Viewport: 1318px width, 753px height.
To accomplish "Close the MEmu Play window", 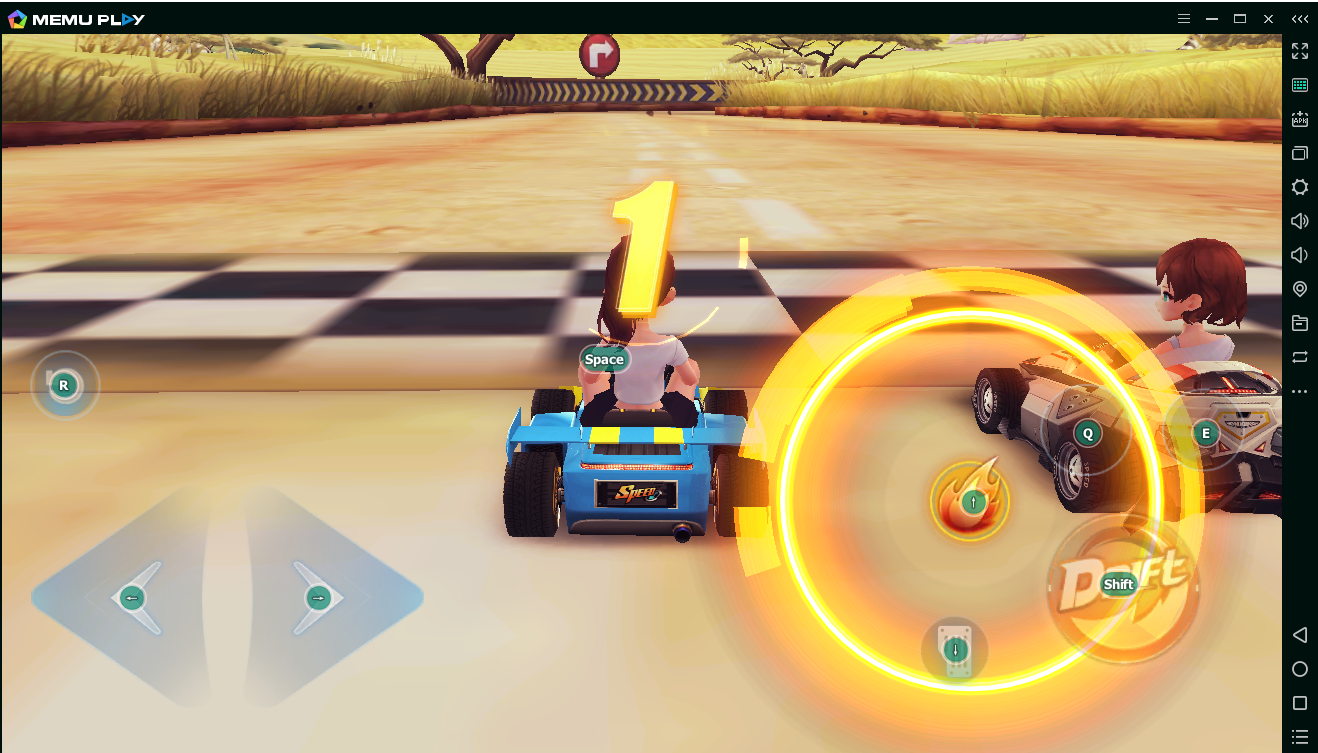I will tap(1268, 18).
